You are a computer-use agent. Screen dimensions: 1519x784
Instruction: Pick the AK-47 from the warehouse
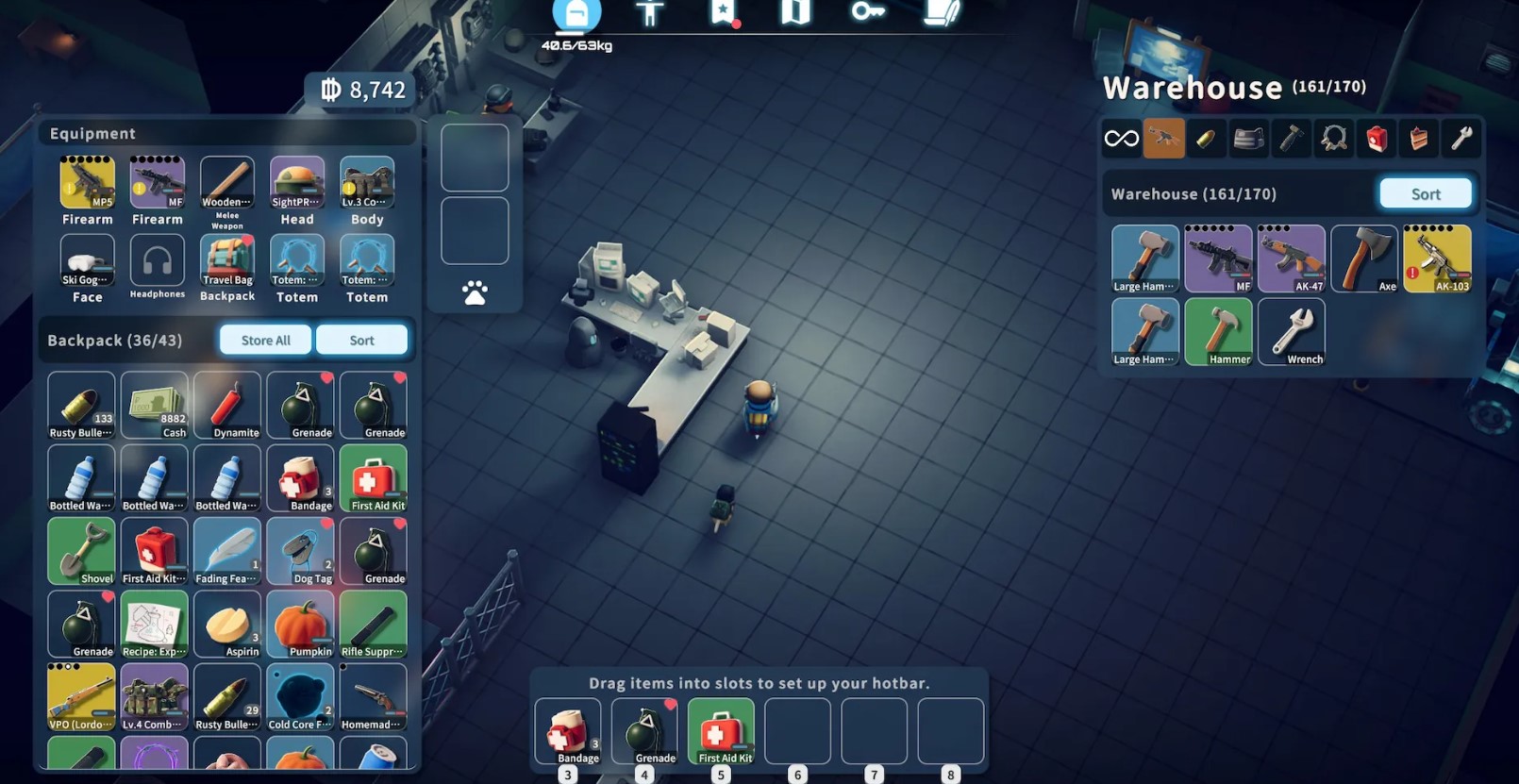click(x=1292, y=259)
